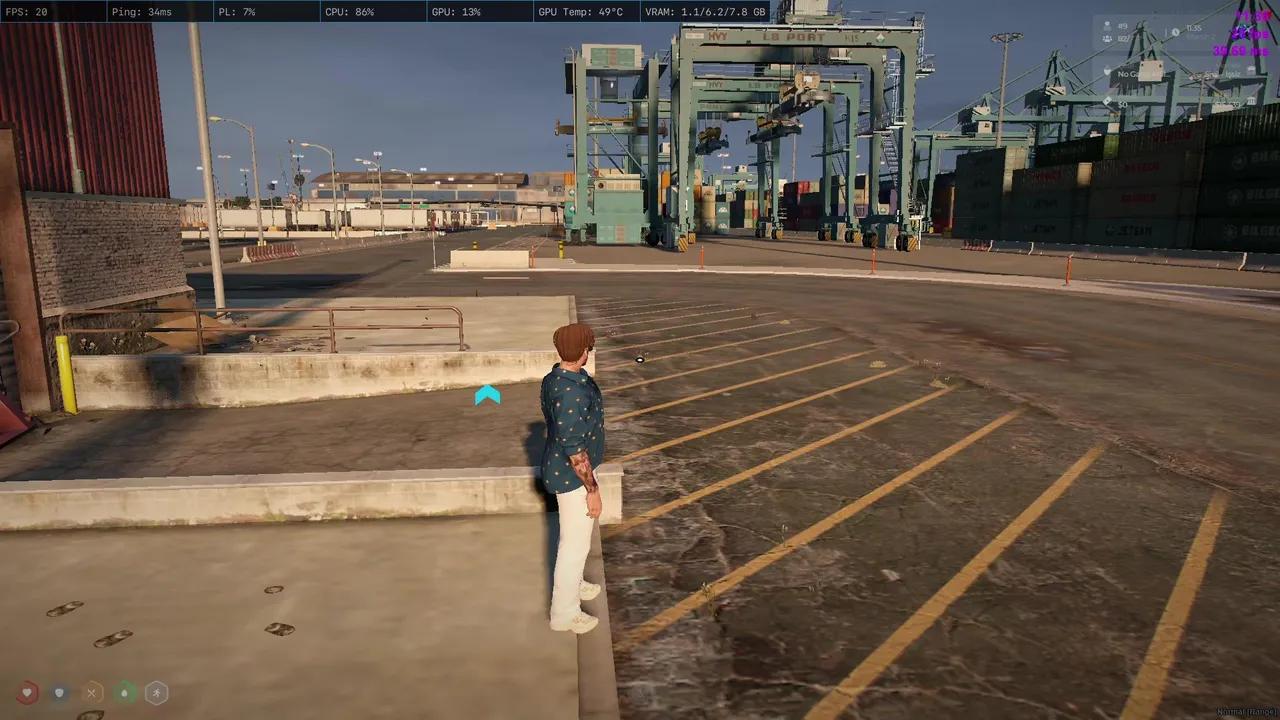Click the blue shield armor icon

[x=60, y=692]
